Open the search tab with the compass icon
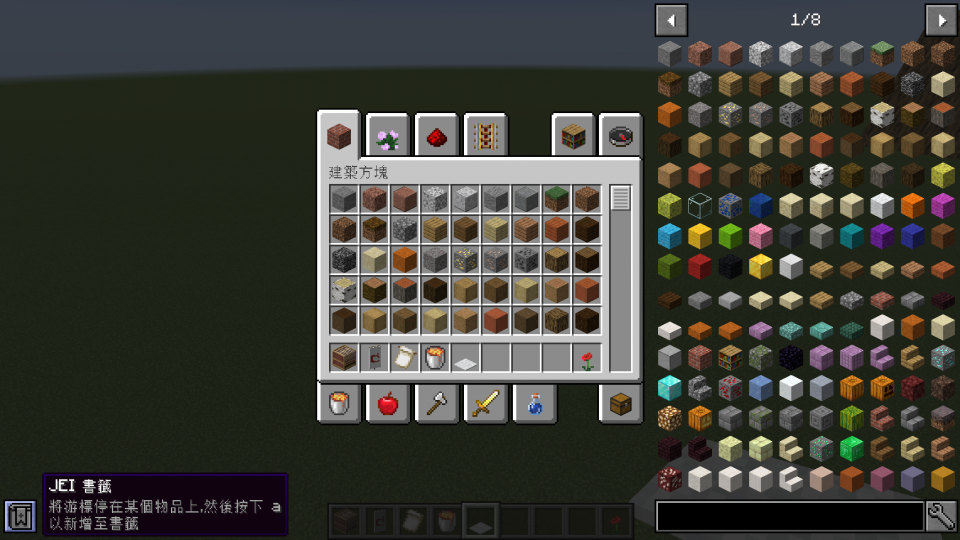Image resolution: width=960 pixels, height=540 pixels. pos(620,136)
